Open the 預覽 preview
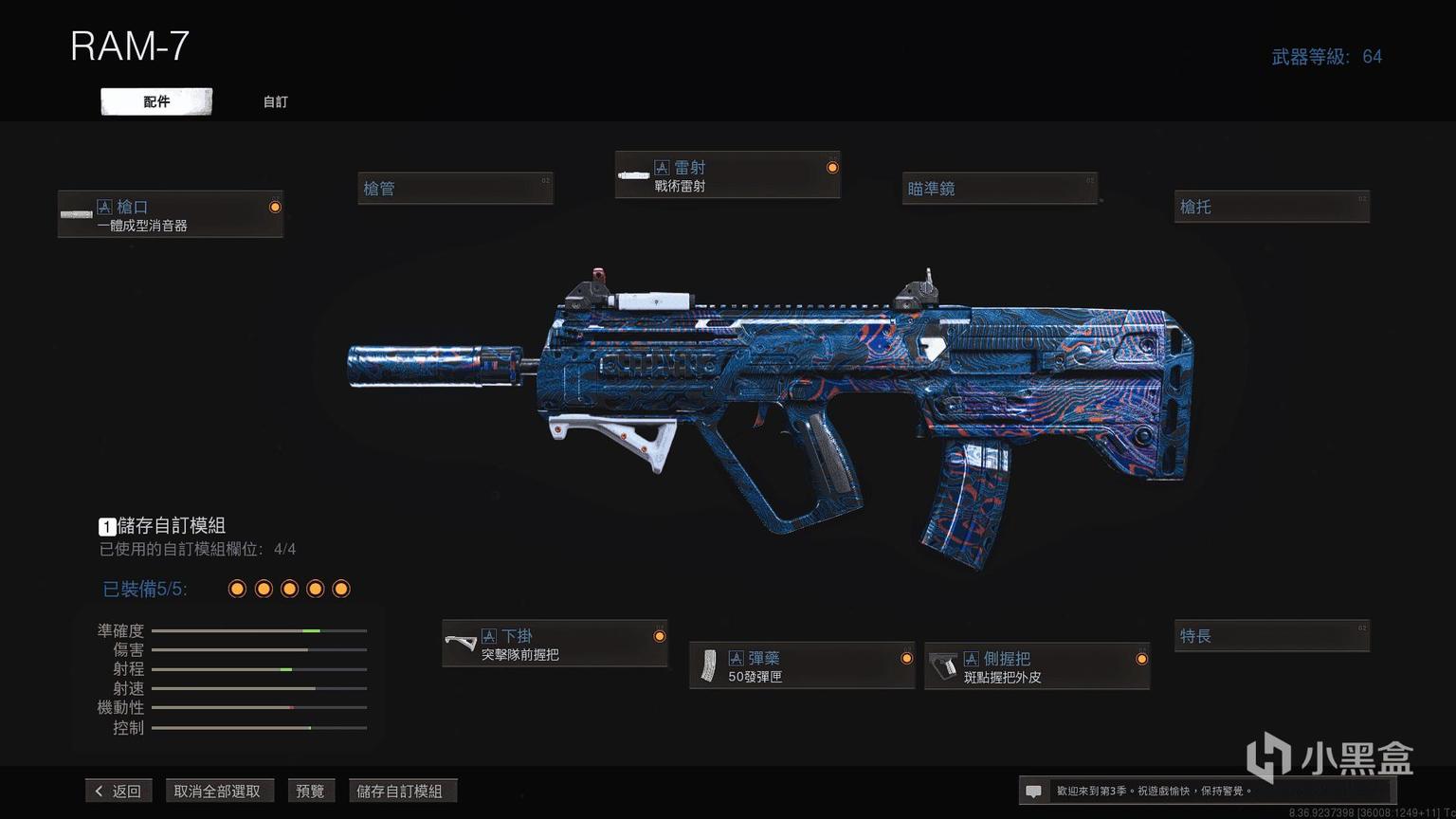Image resolution: width=1456 pixels, height=819 pixels. click(310, 791)
